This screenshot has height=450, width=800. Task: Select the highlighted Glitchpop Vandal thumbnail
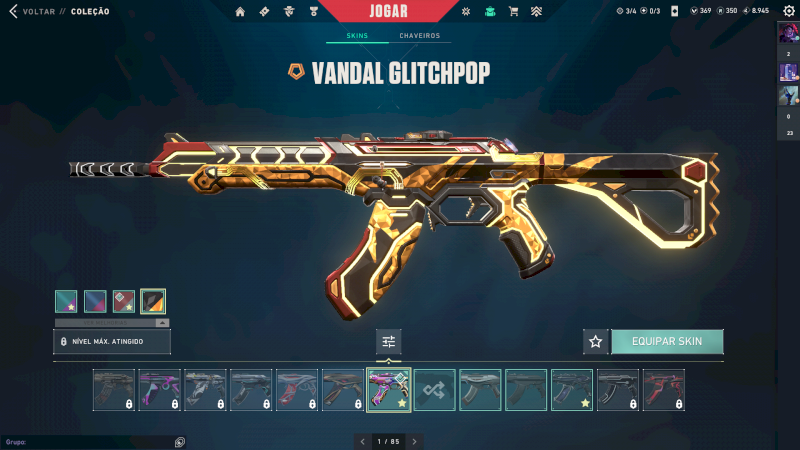tap(389, 390)
